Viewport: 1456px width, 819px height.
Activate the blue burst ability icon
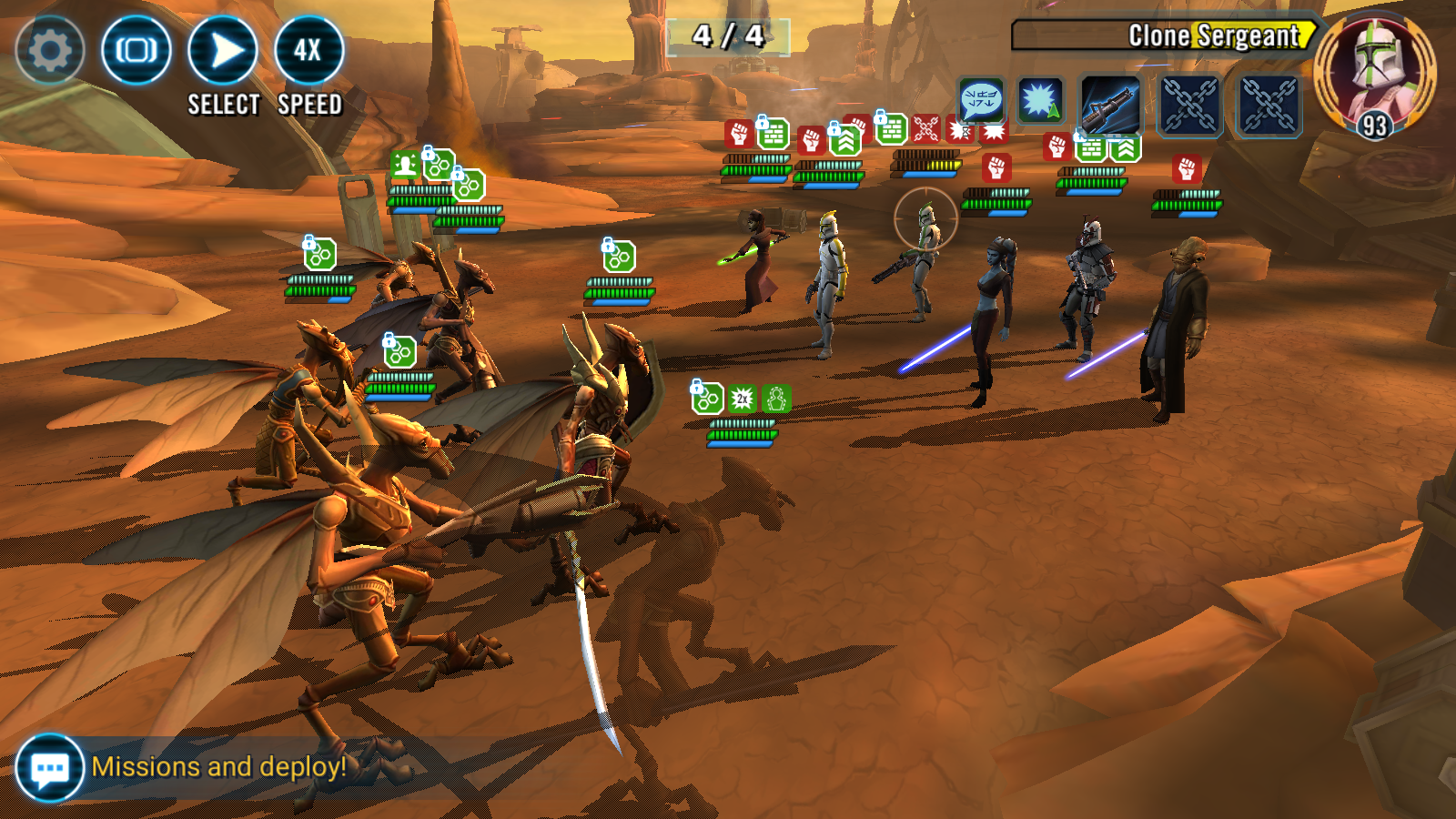pyautogui.click(x=1040, y=100)
